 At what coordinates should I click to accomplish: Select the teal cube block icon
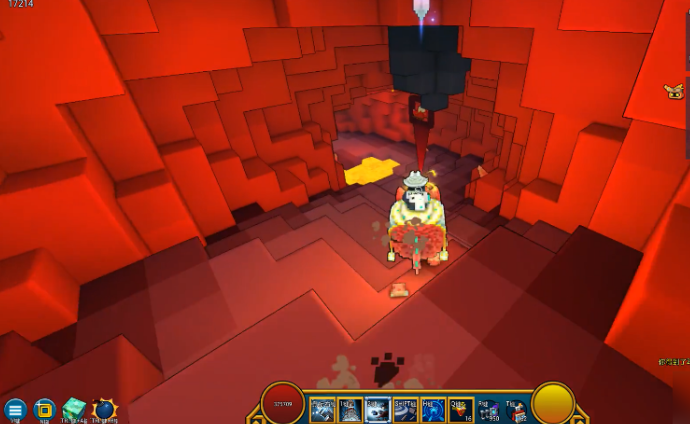click(x=74, y=409)
